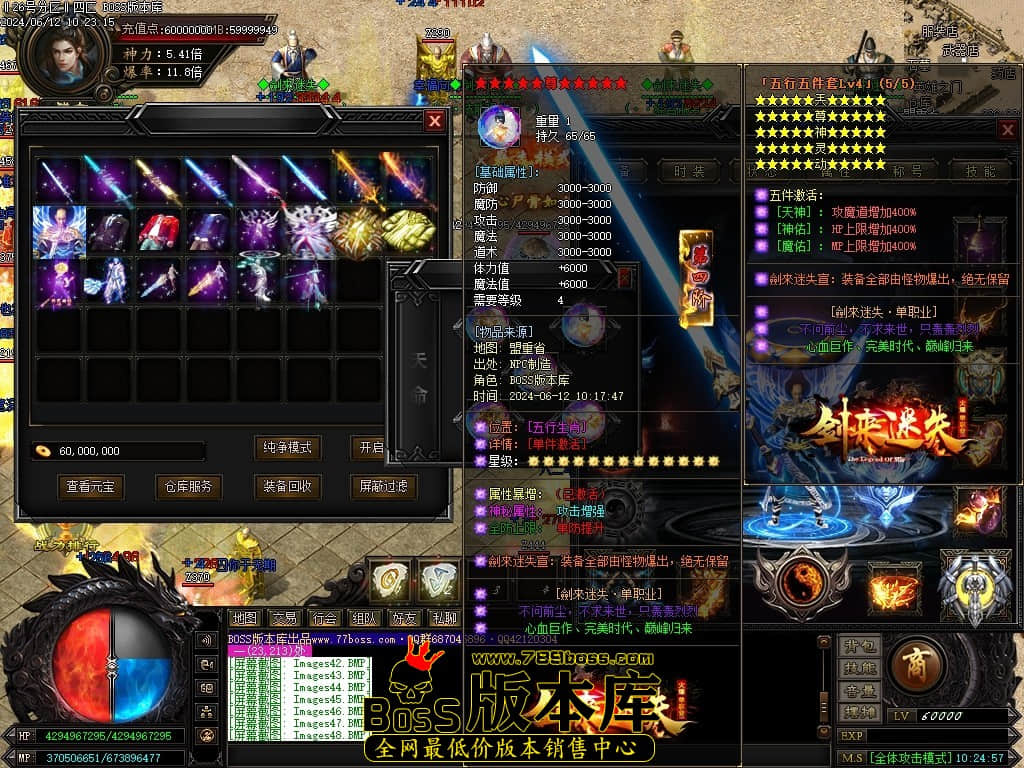The image size is (1024, 768).
Task: Select the gold fist glove item
Action: pyautogui.click(x=408, y=229)
